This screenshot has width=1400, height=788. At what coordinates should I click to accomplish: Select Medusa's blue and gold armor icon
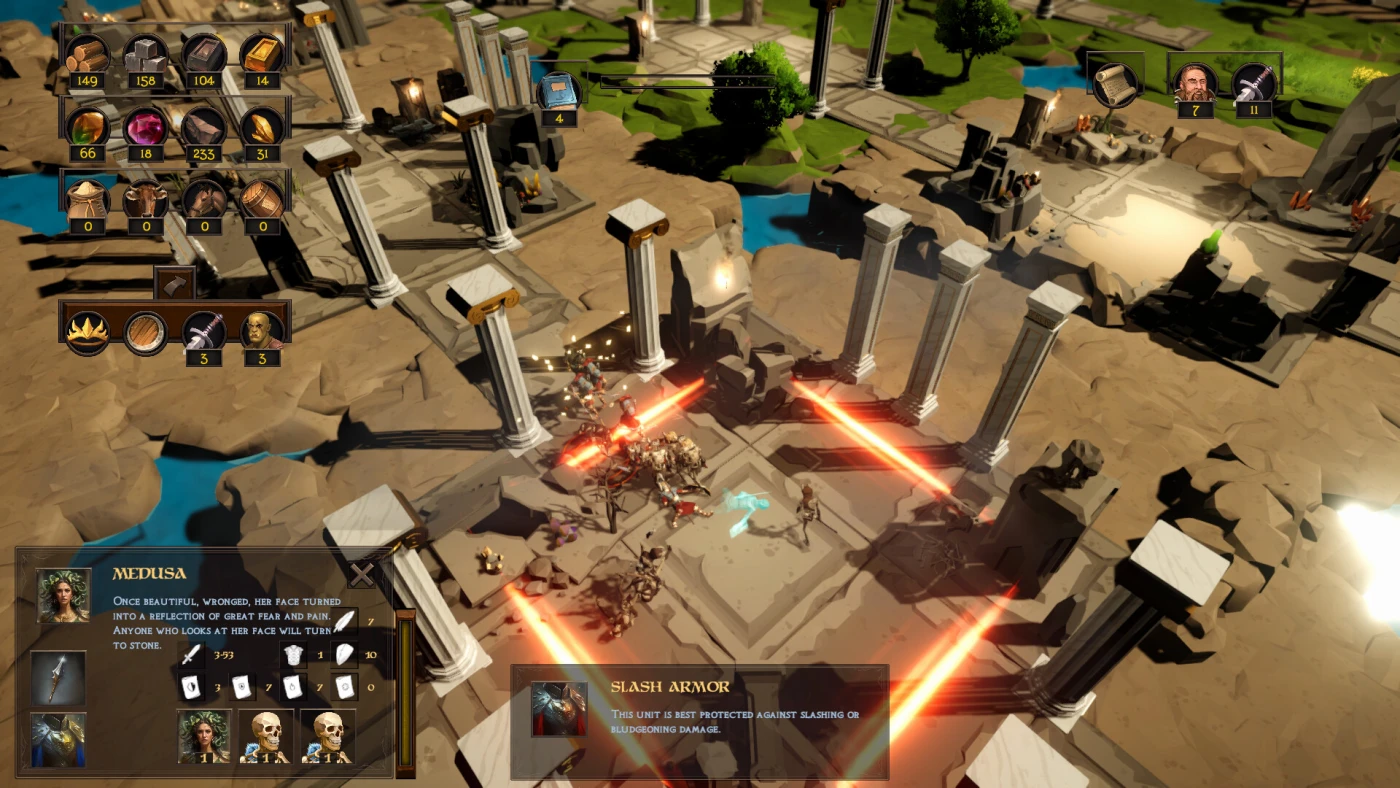(x=58, y=740)
